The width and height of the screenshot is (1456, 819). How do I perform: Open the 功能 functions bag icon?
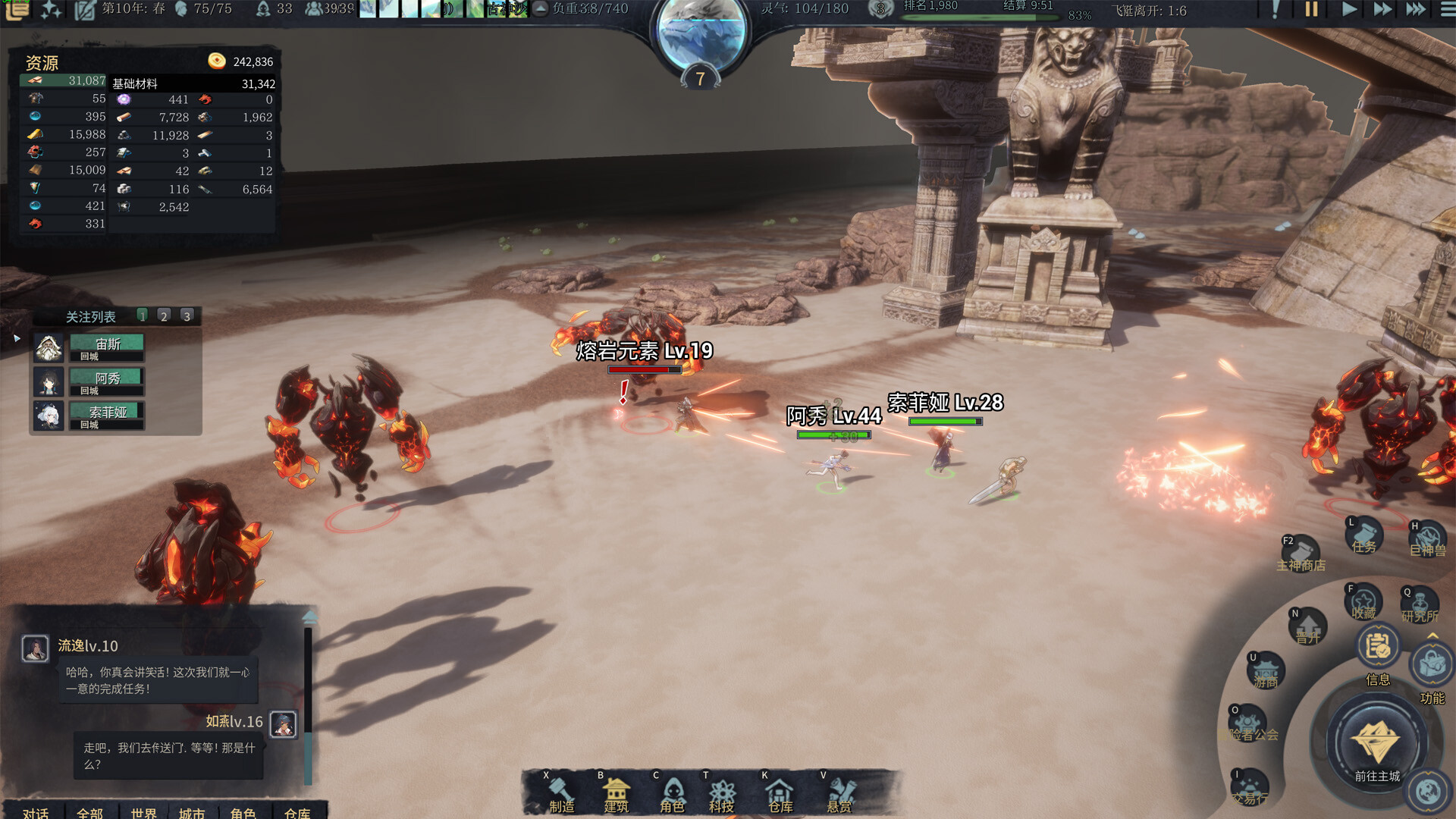1431,666
